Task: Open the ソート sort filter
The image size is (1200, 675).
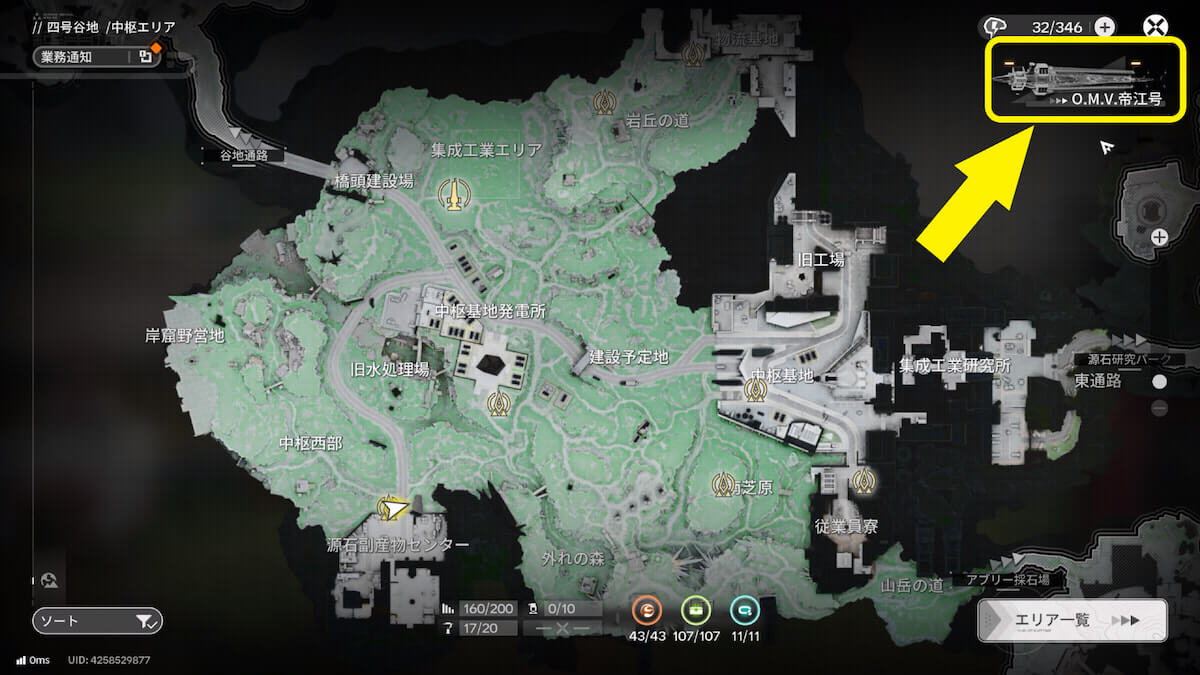Action: [x=97, y=622]
